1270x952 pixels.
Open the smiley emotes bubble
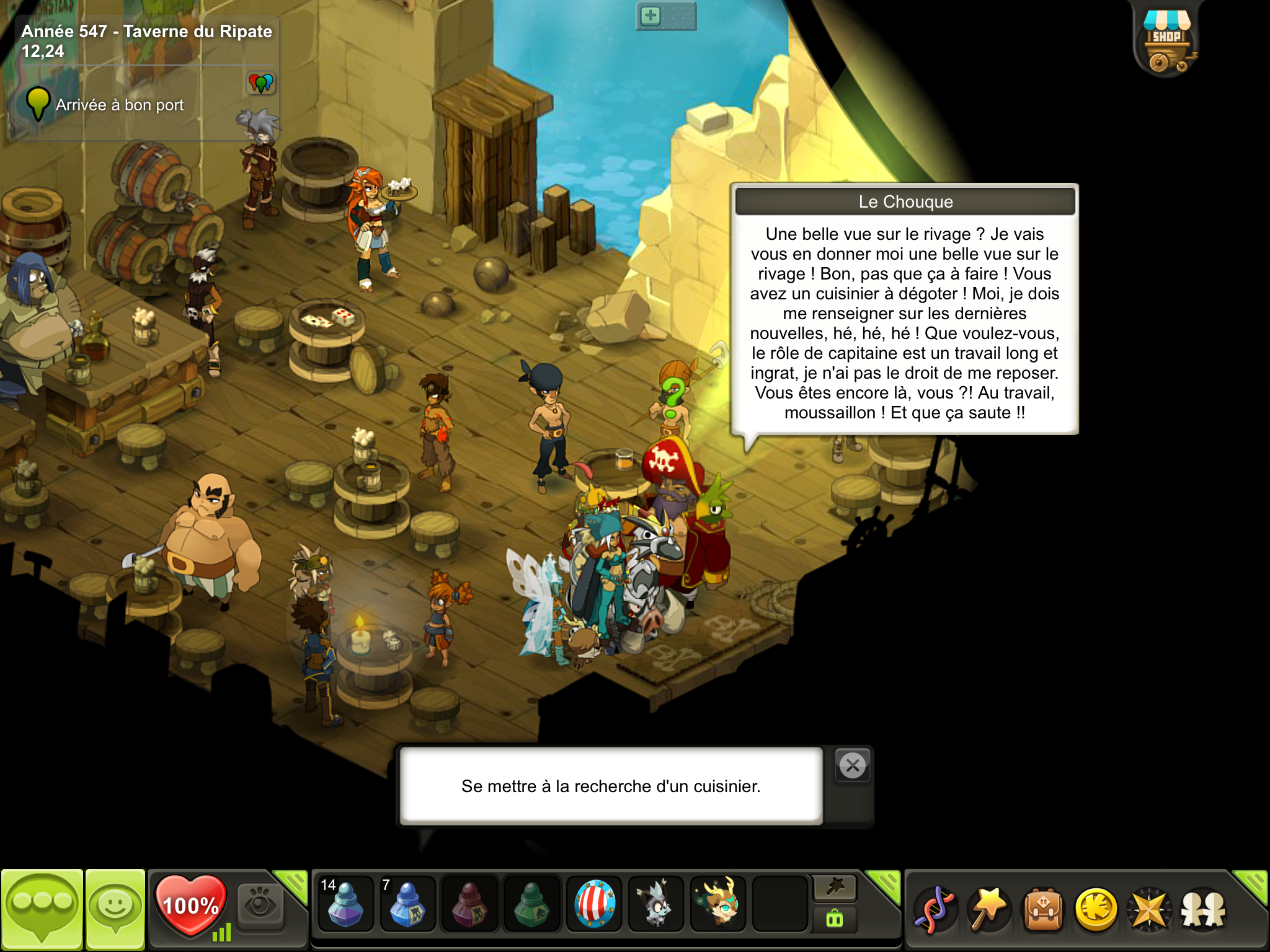click(x=115, y=907)
